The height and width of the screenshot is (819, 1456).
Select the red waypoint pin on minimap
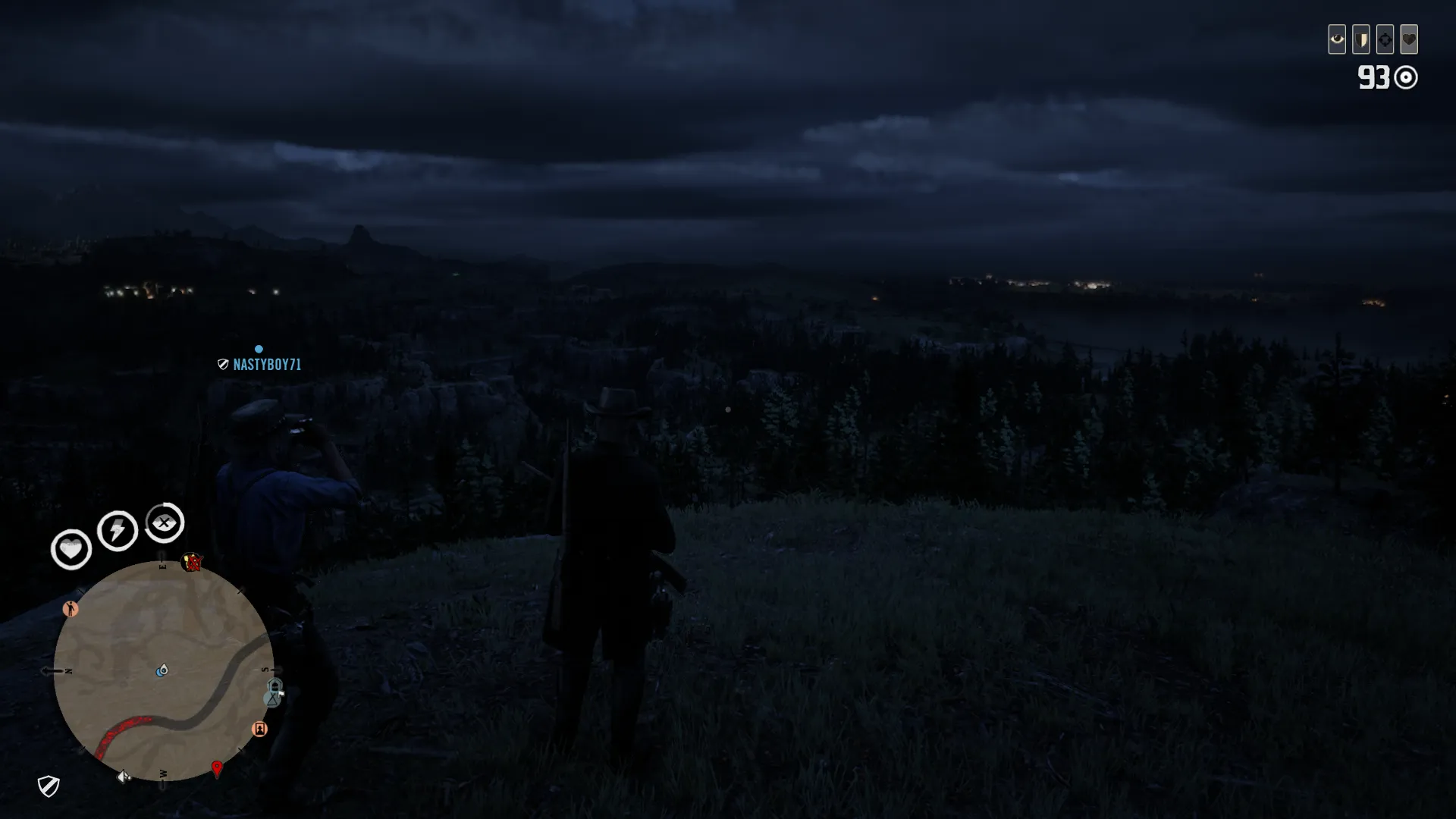(x=217, y=769)
